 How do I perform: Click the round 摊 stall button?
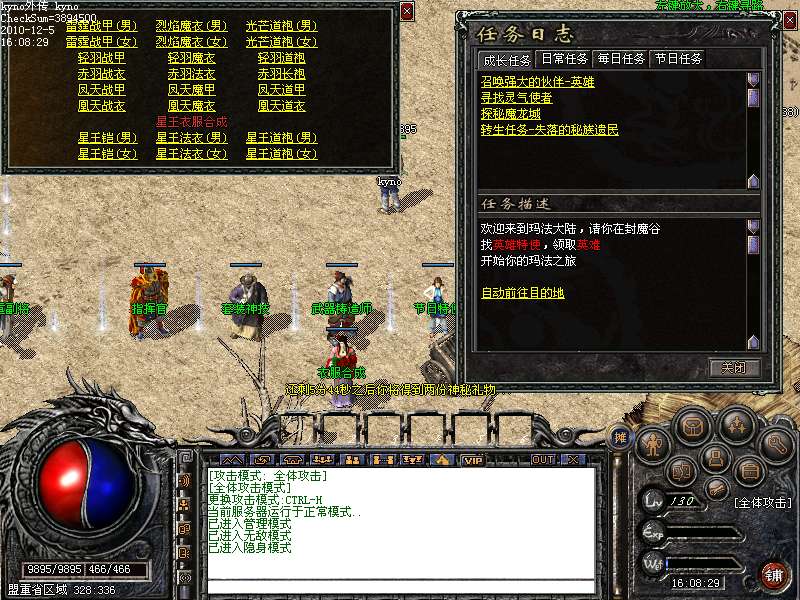pyautogui.click(x=620, y=437)
